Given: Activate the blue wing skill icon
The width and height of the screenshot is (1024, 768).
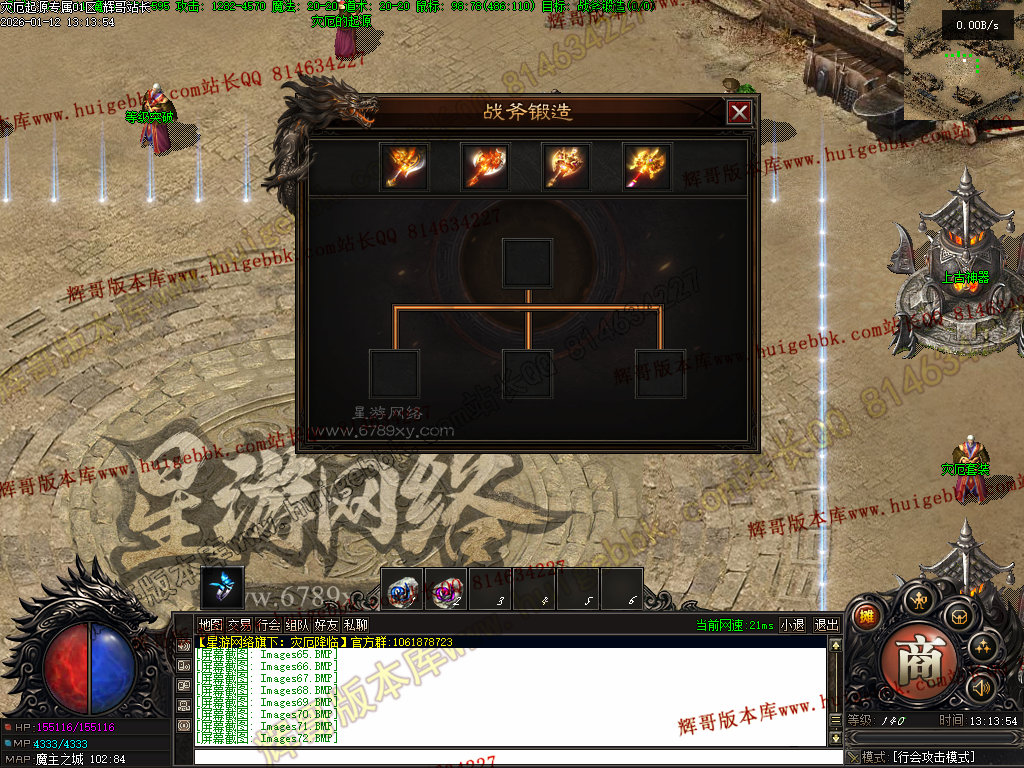Looking at the screenshot, I should 222,588.
